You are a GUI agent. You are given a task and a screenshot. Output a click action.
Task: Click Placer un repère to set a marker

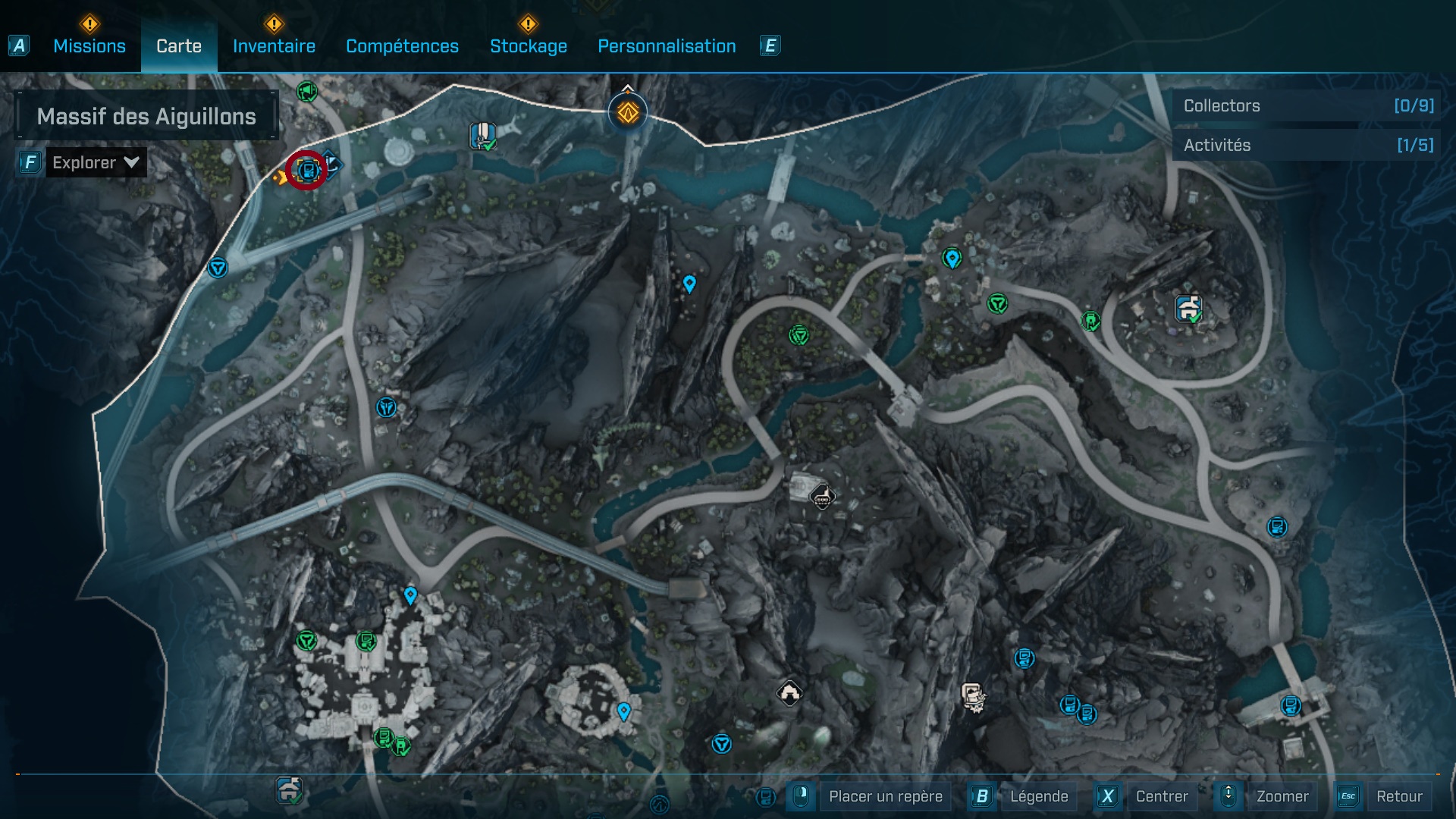(885, 796)
